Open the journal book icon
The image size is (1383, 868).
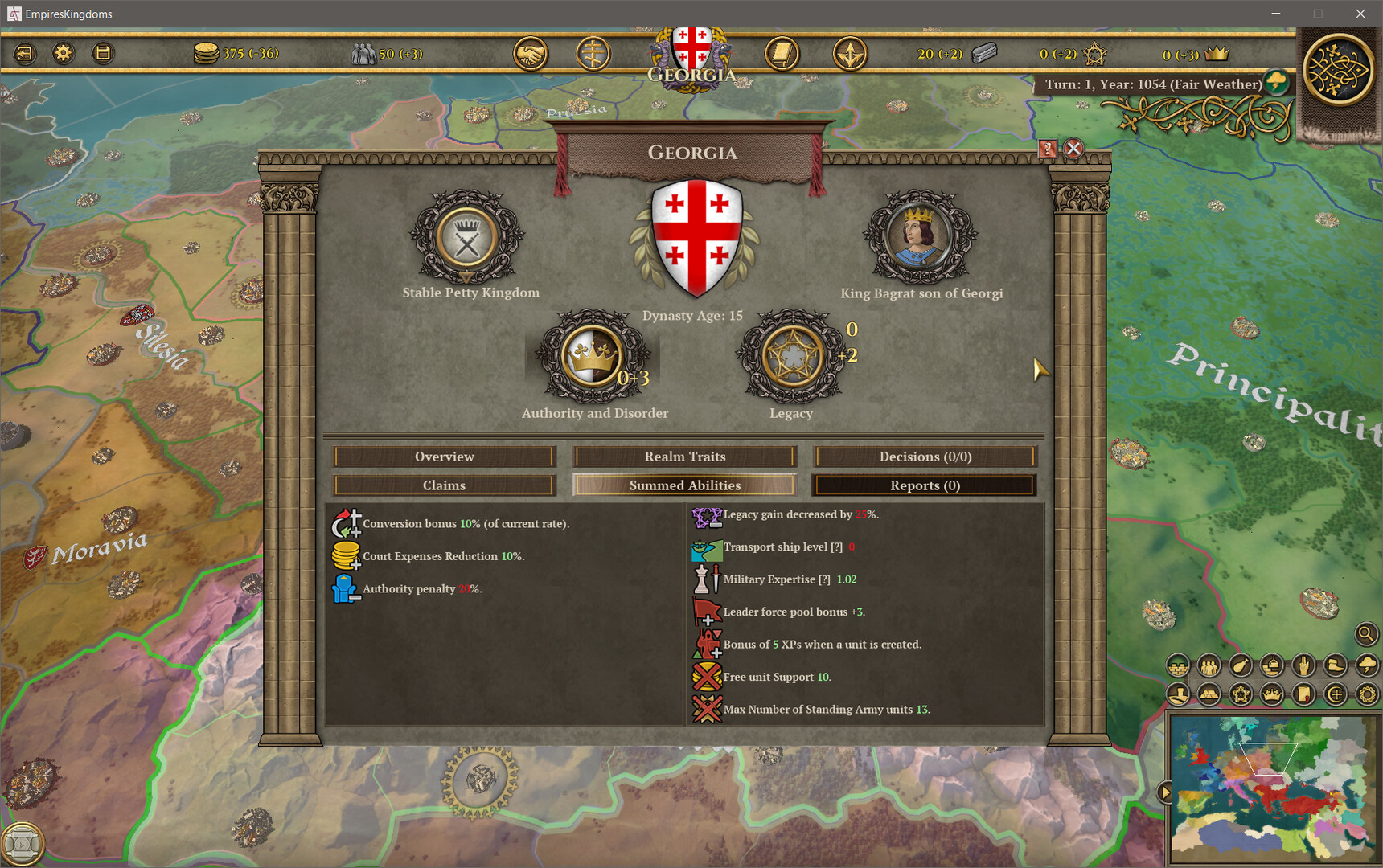[782, 53]
